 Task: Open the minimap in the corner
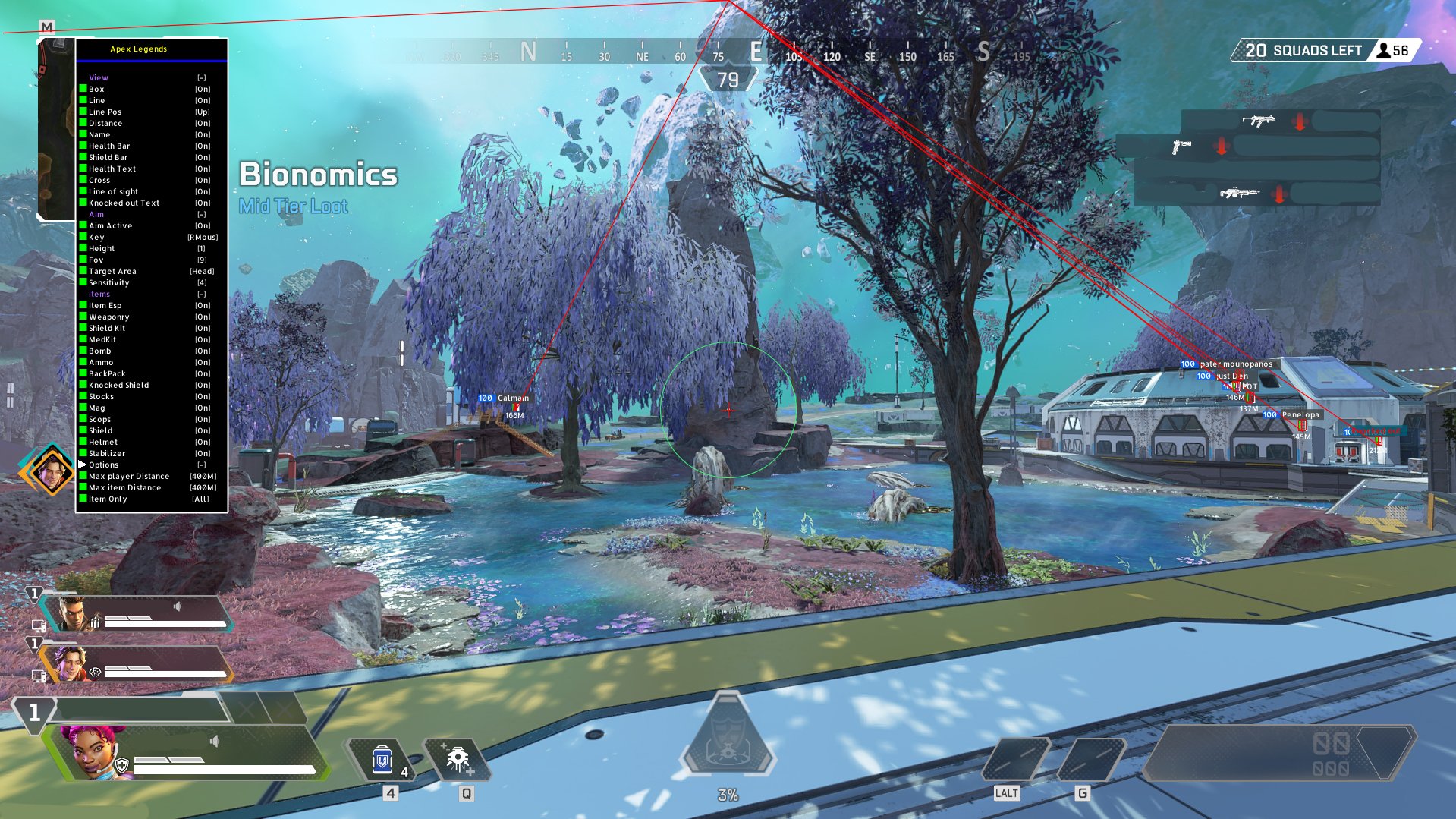[56, 129]
